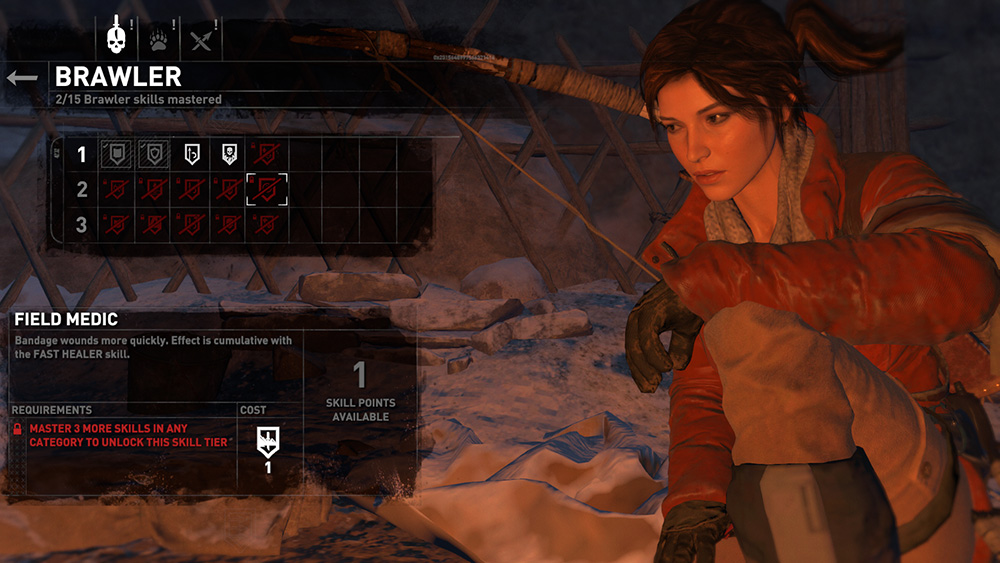Viewport: 1000px width, 563px height.
Task: Click the highlighted Field Medic skill slot
Action: [268, 188]
